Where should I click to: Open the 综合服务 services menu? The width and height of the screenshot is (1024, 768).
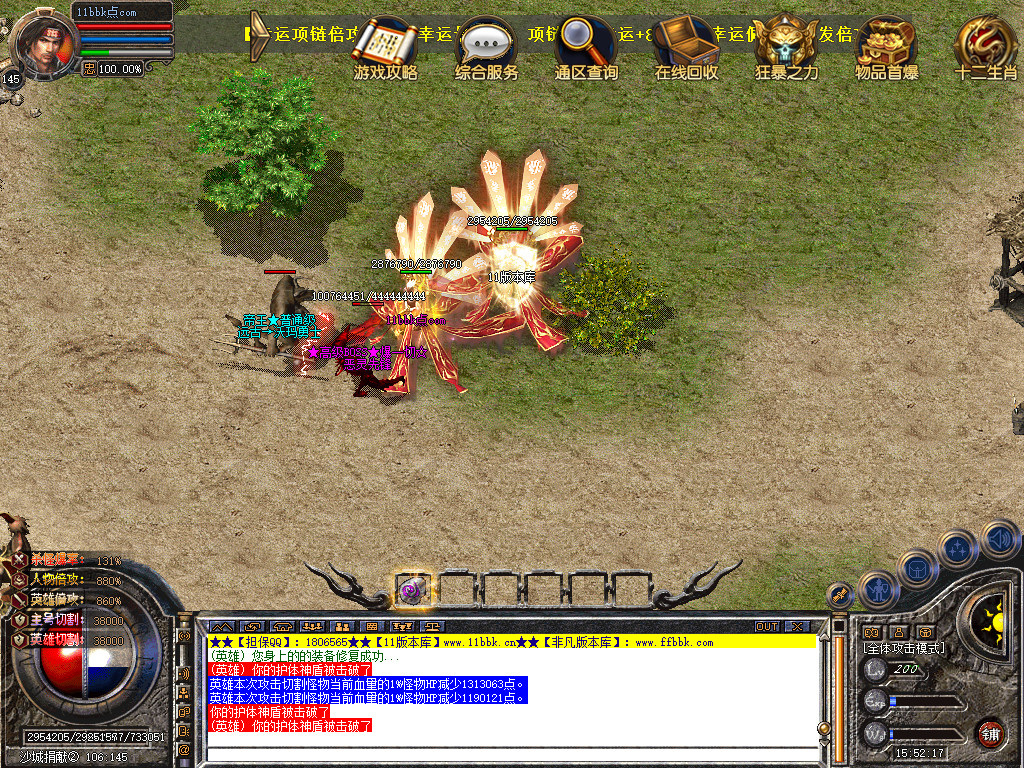click(x=486, y=45)
